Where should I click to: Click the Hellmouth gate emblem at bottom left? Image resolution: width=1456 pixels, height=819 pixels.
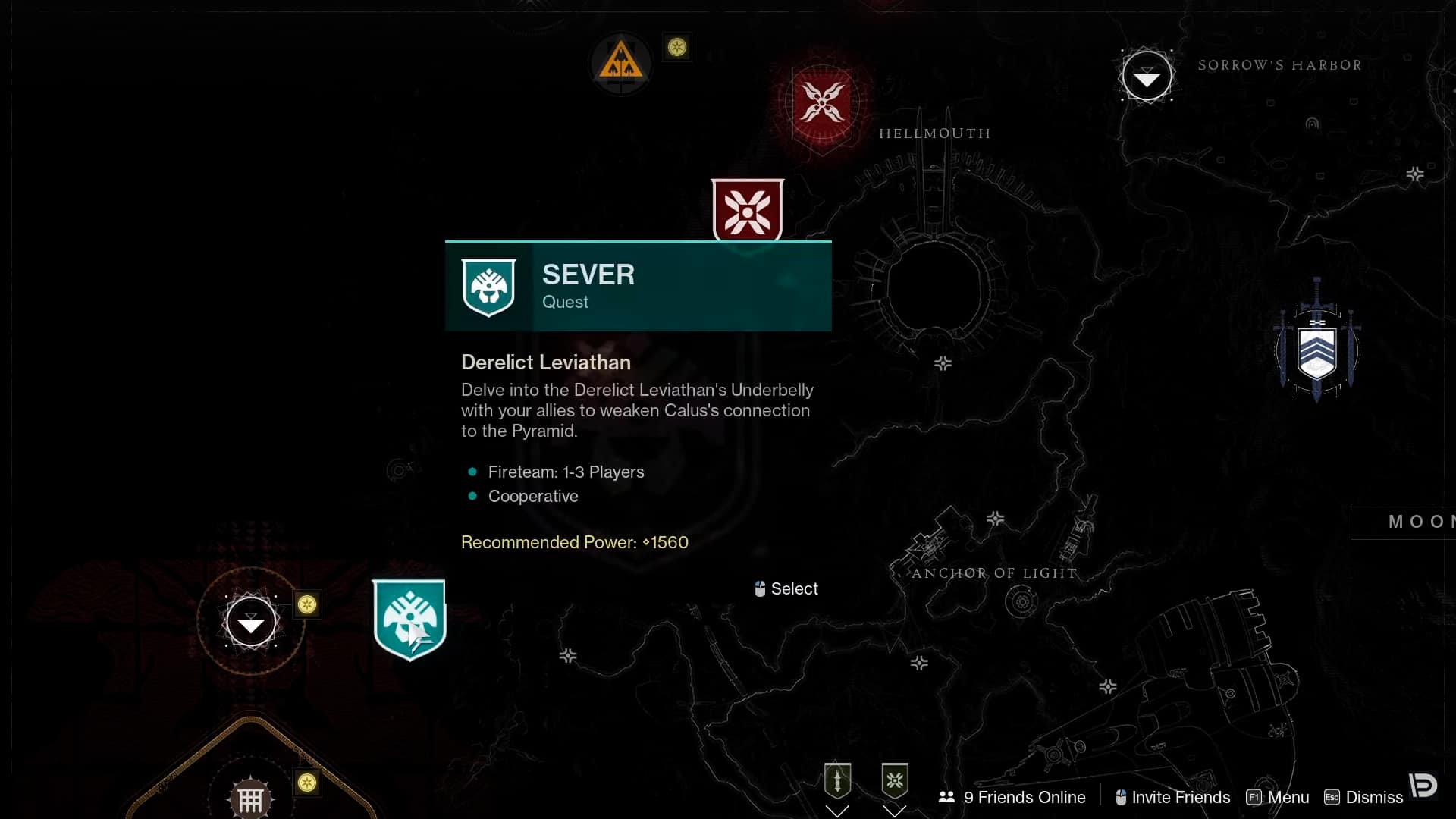[250, 796]
